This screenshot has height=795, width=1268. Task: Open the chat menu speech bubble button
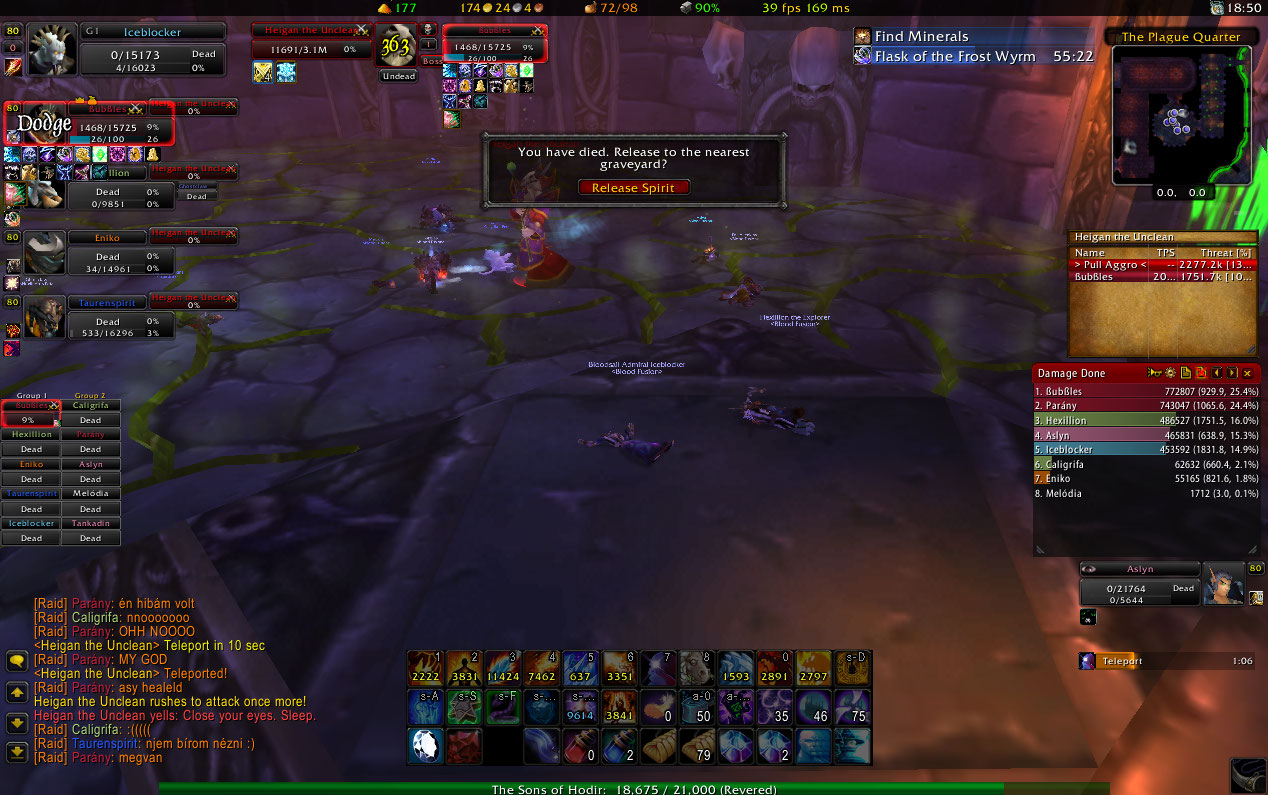point(17,661)
